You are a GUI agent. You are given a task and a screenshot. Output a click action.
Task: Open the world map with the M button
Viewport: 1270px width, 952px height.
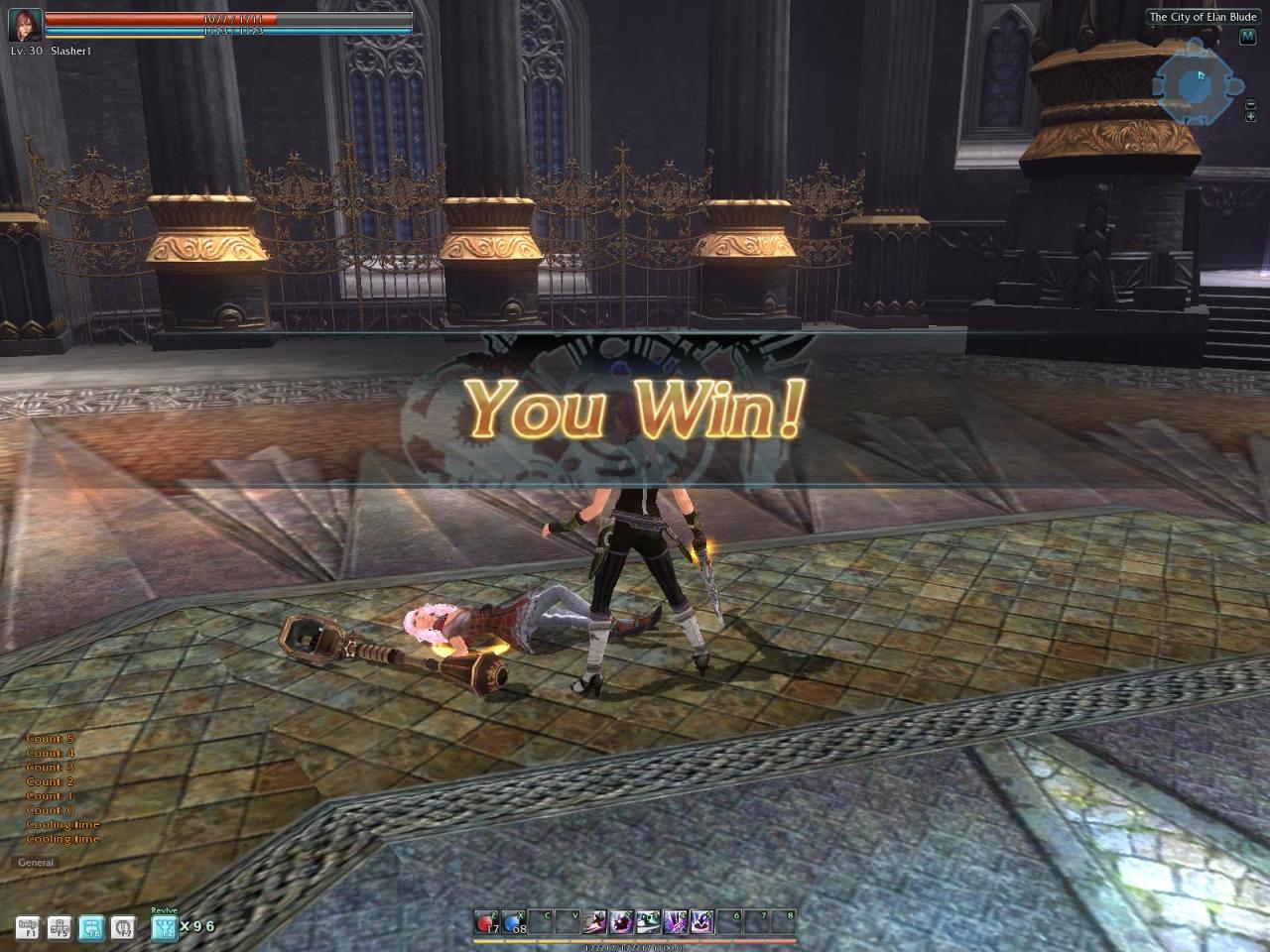tap(1248, 37)
